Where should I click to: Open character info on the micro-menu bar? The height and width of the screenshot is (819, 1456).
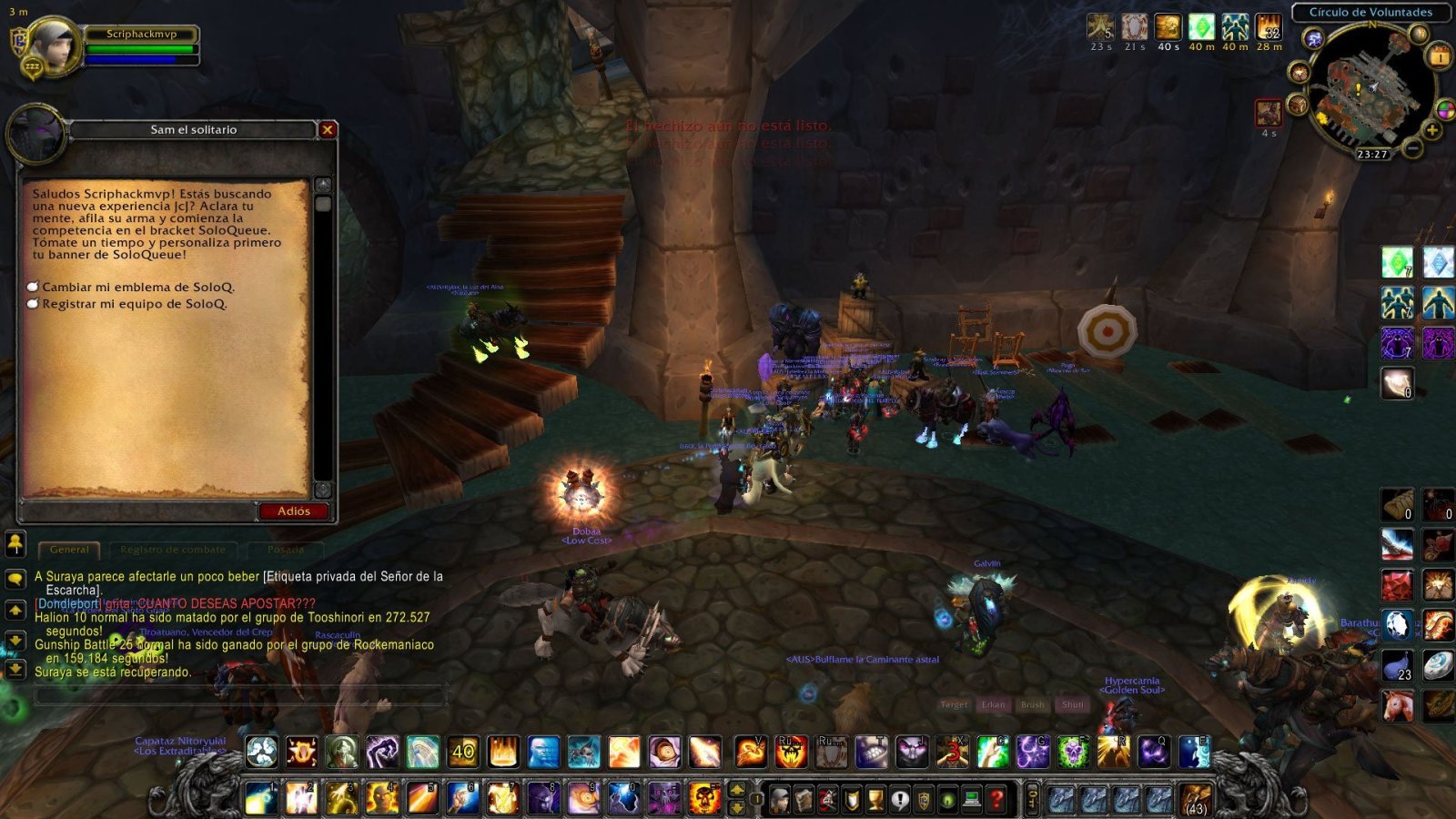pos(780,797)
